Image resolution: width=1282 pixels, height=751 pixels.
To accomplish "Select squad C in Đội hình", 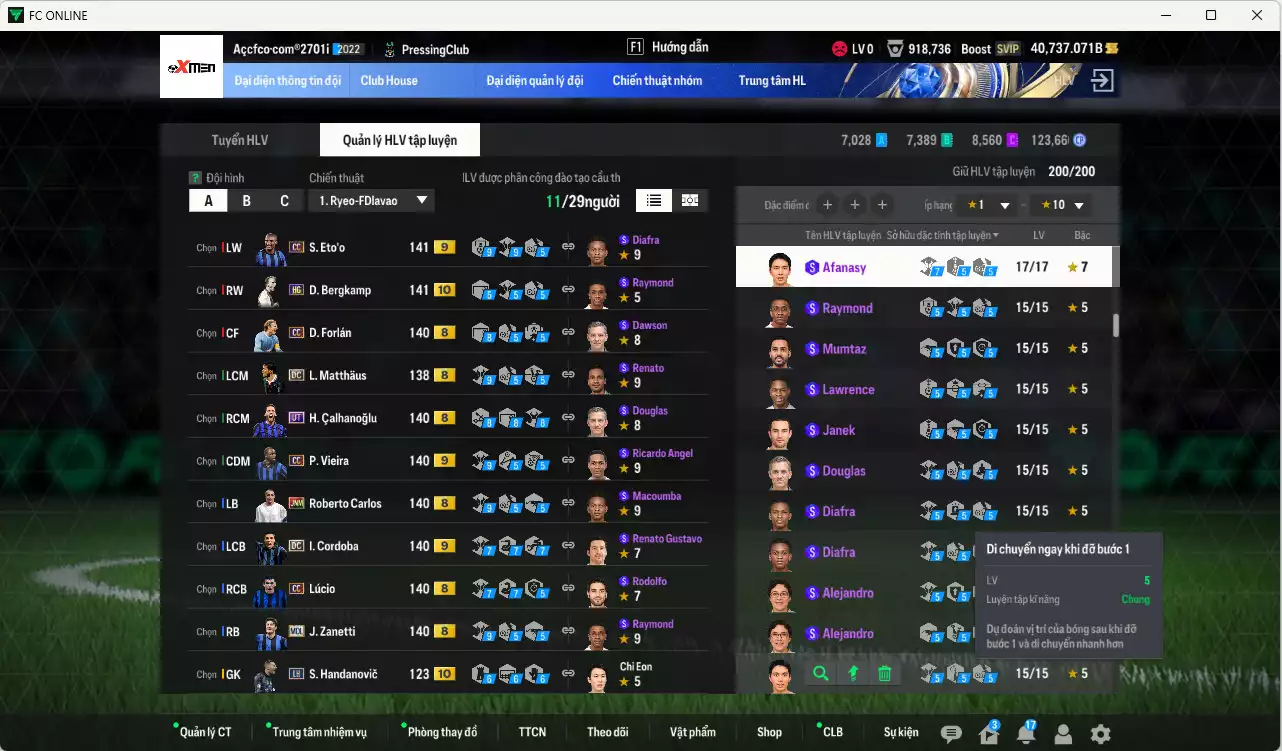I will (x=284, y=201).
